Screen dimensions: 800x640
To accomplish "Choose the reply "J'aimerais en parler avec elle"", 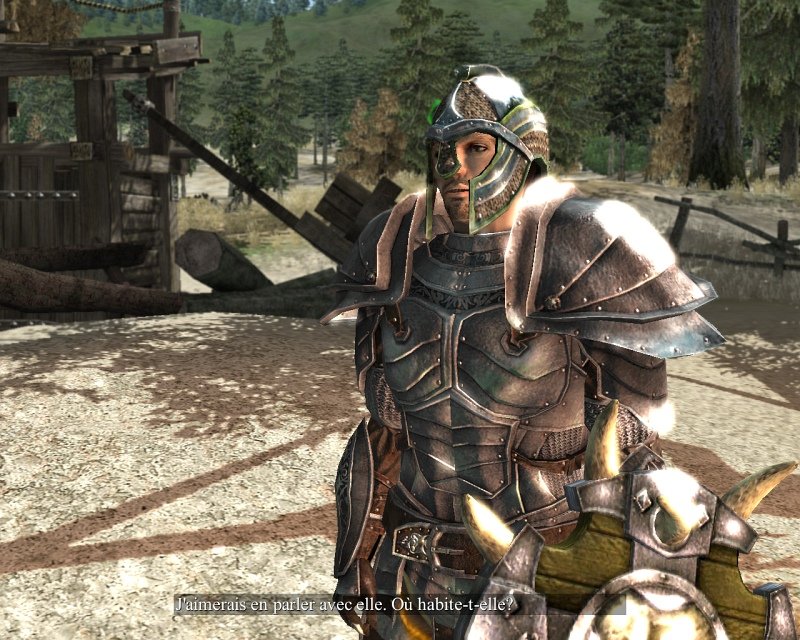I will 345,604.
